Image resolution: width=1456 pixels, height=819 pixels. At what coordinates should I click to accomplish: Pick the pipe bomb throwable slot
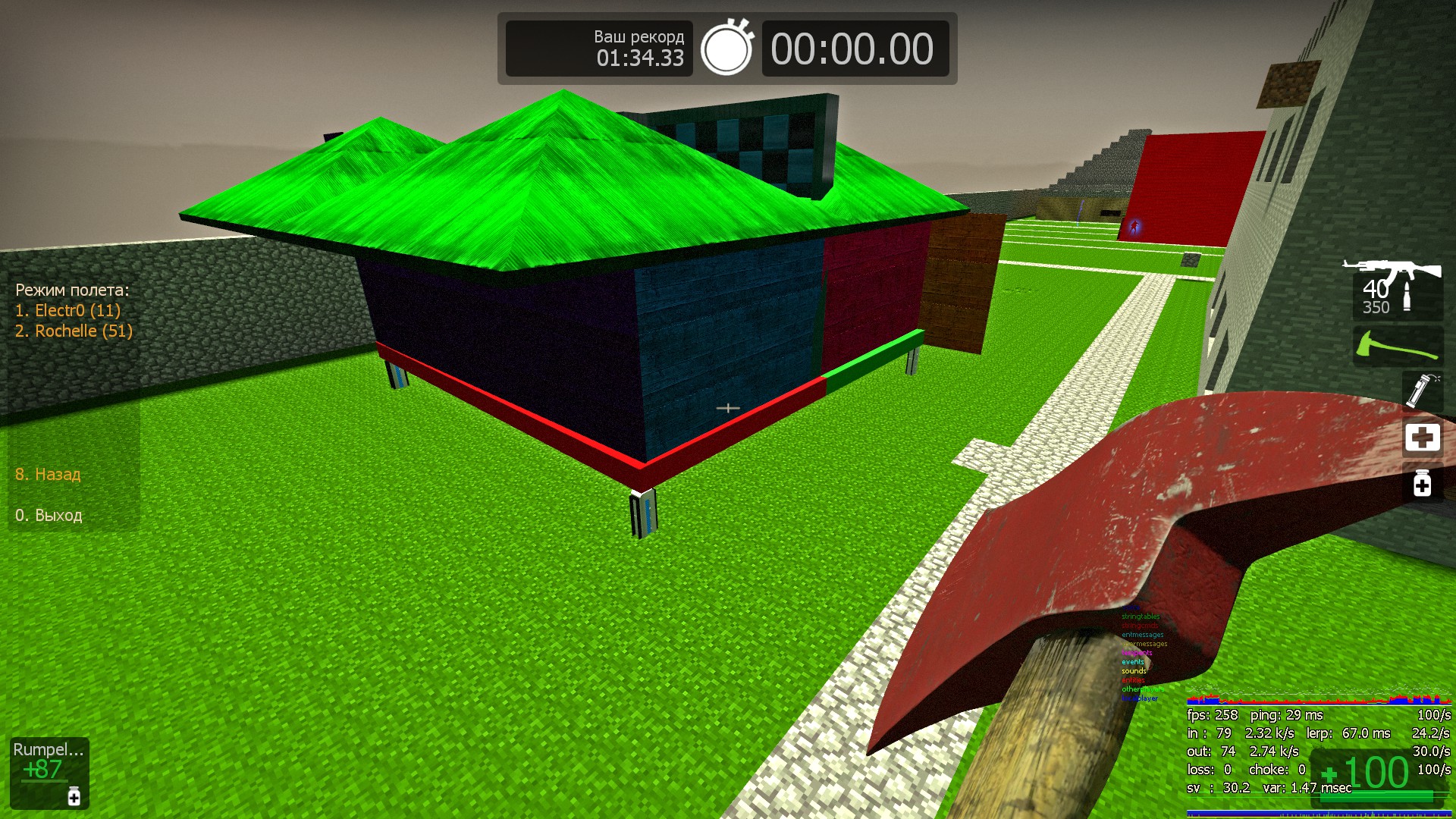pos(1422,390)
